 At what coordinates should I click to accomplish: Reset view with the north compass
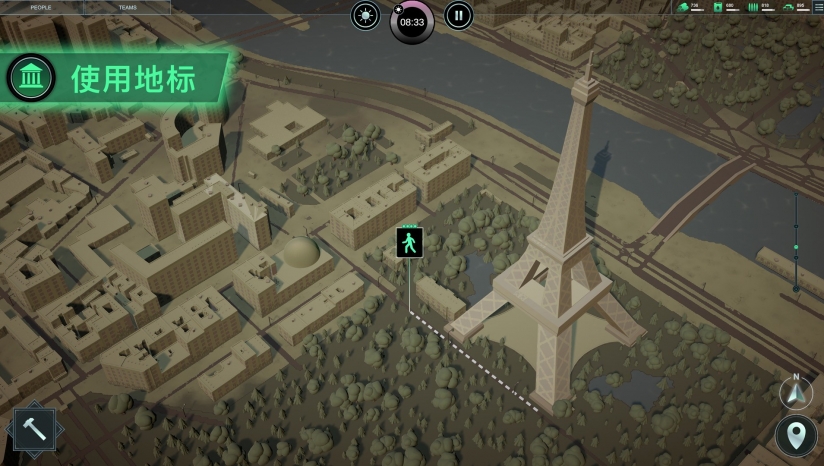coord(796,392)
